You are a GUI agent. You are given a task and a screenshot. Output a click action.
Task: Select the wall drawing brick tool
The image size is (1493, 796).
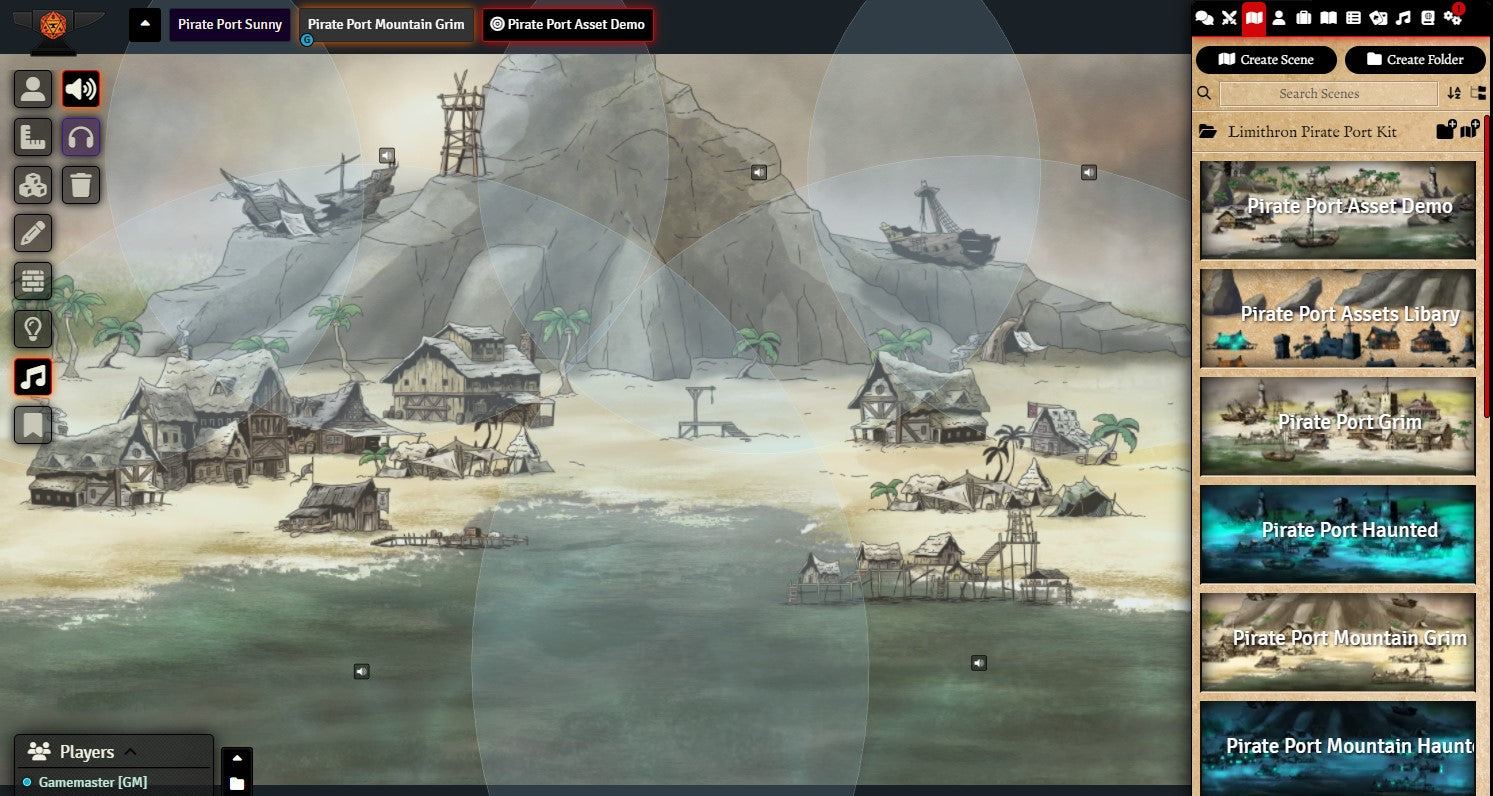pos(33,282)
